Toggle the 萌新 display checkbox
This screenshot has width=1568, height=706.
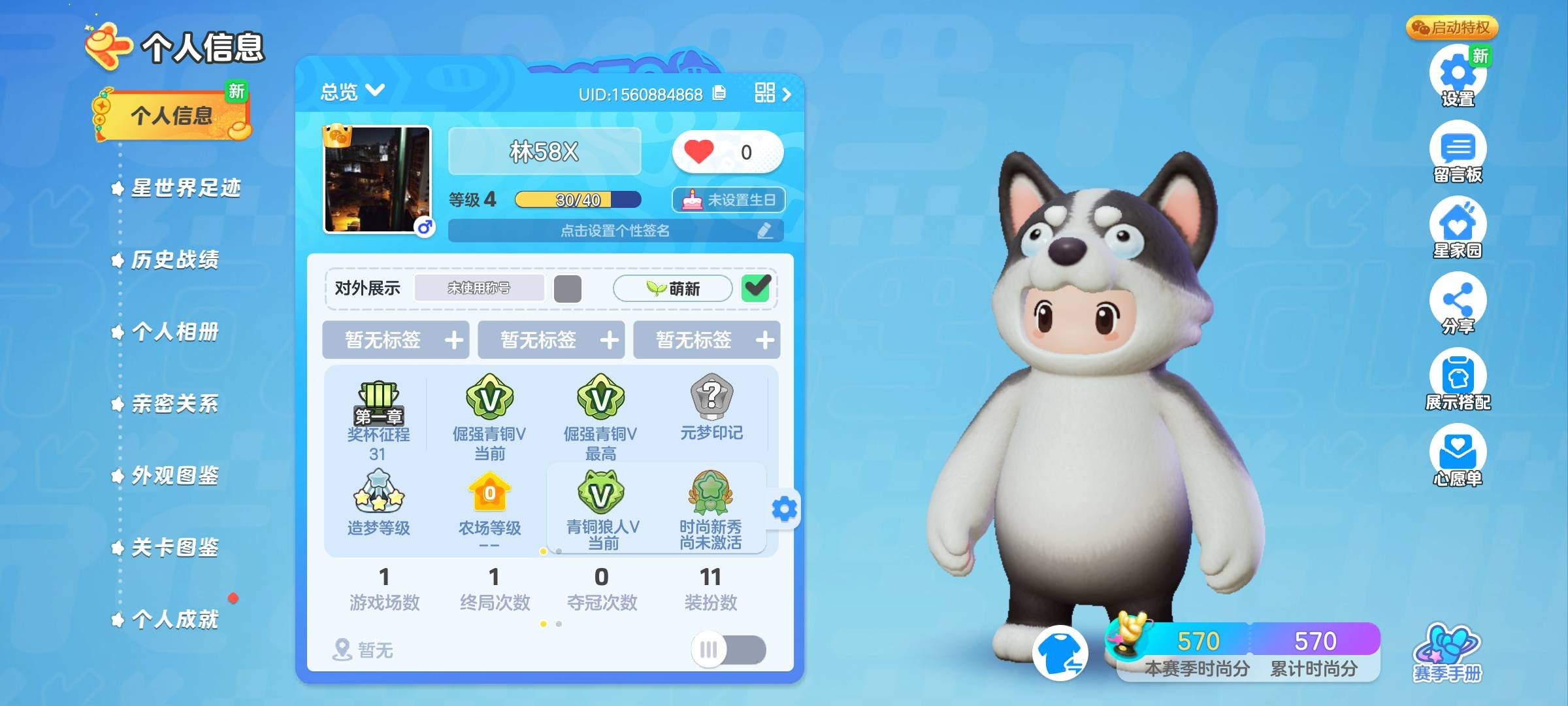756,288
